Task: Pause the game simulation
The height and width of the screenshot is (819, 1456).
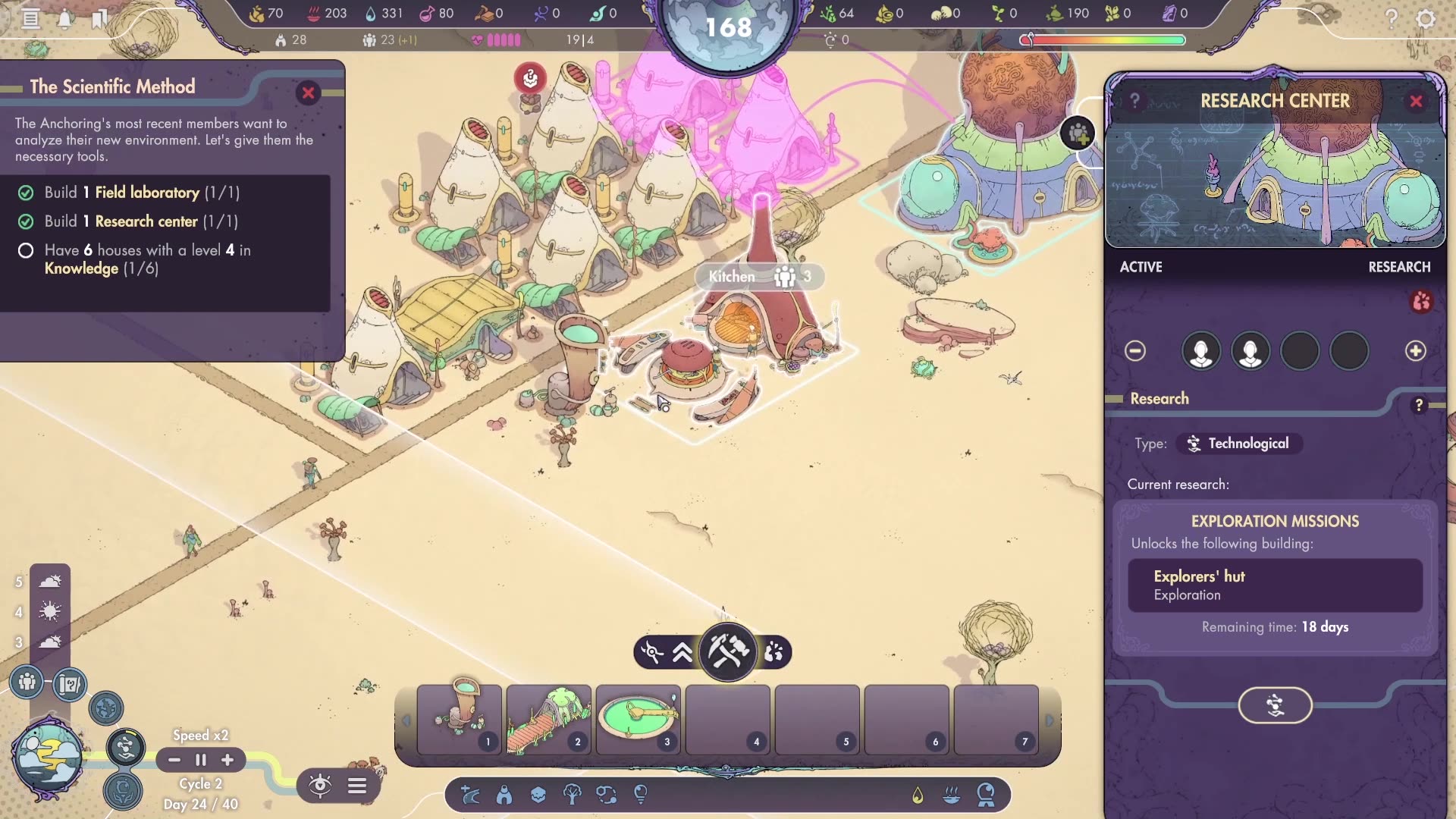Action: [200, 760]
